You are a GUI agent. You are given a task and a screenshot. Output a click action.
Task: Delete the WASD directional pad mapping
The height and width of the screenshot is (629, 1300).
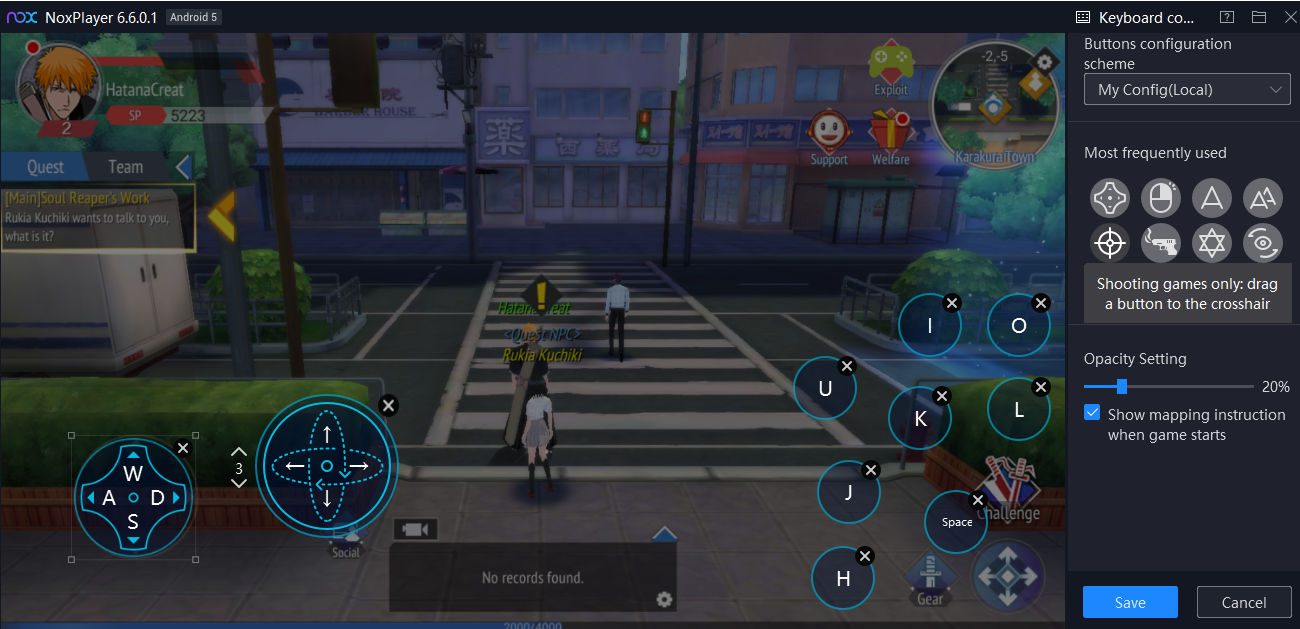[183, 448]
